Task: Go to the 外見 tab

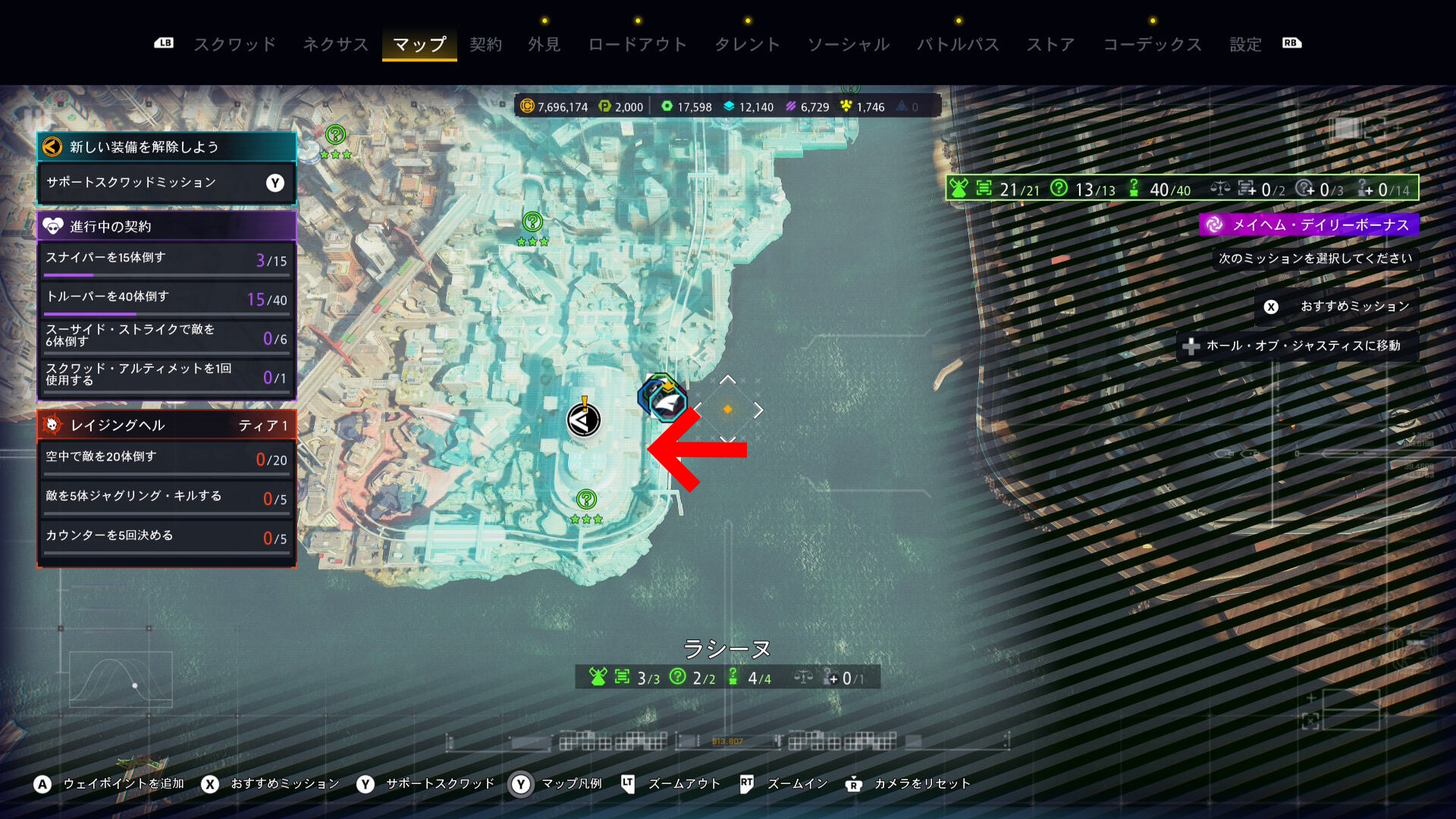Action: 544,45
